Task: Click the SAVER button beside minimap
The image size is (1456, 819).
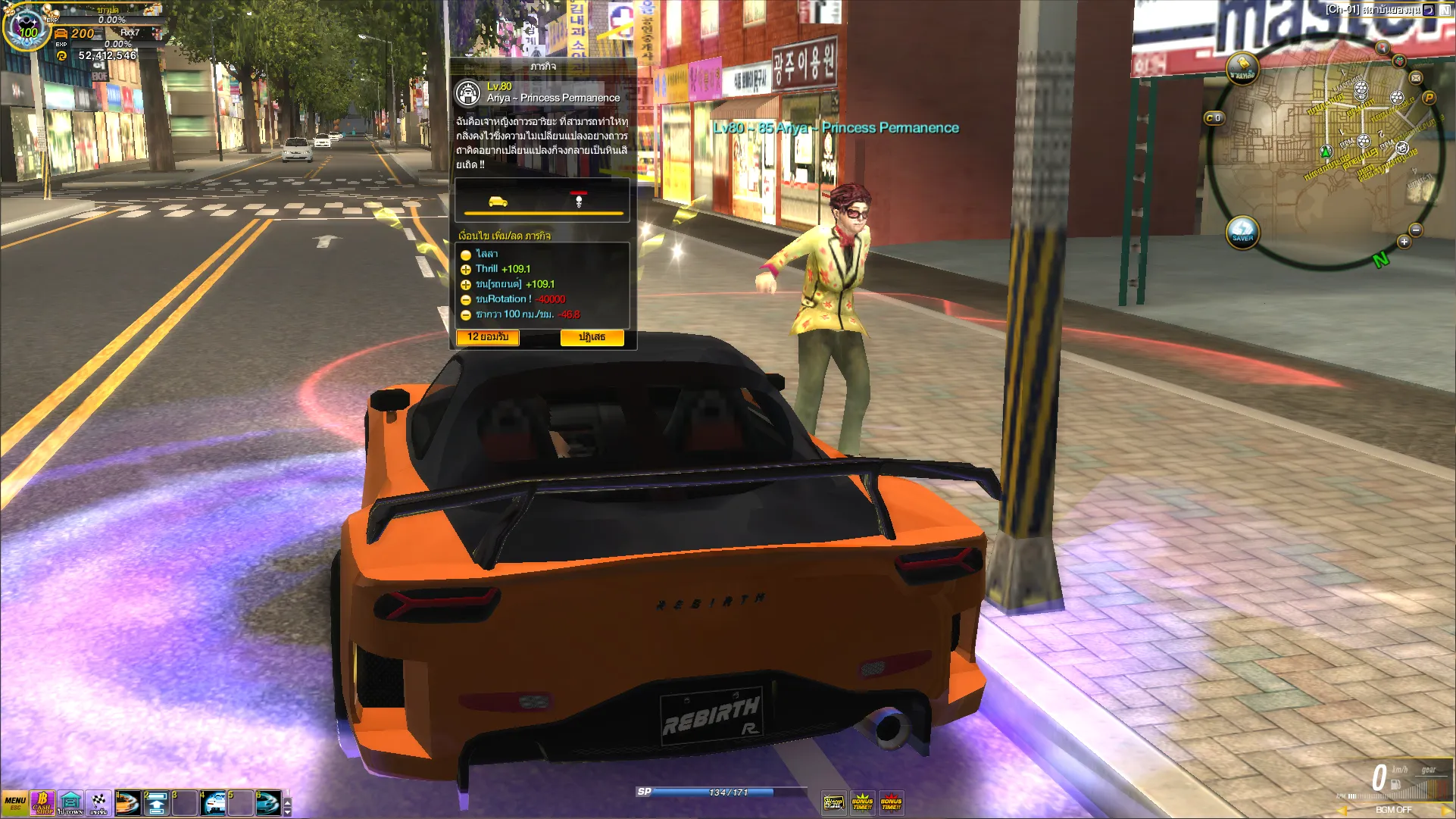Action: point(1242,232)
